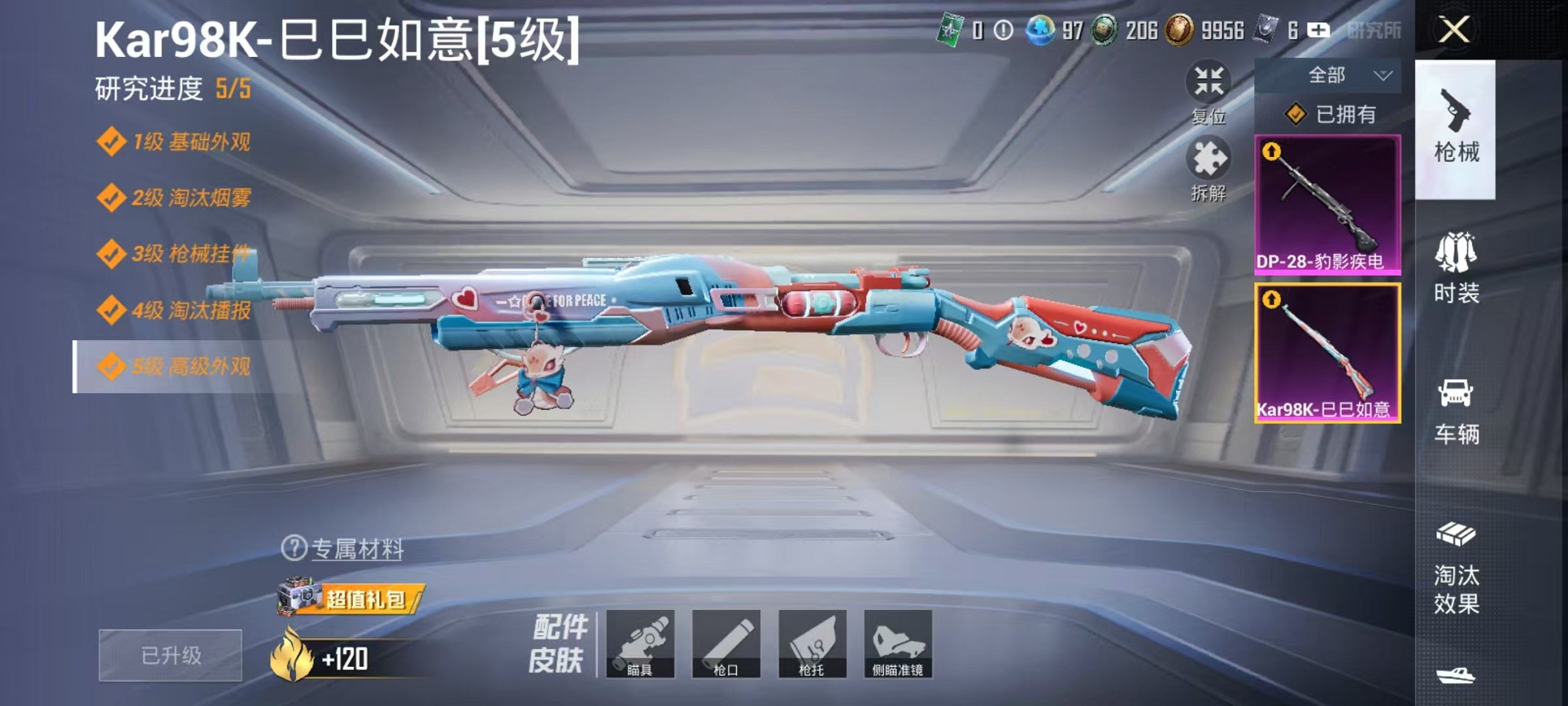Open the 淘汰效果 elimination effects category
This screenshot has width=1568, height=706.
click(1457, 588)
